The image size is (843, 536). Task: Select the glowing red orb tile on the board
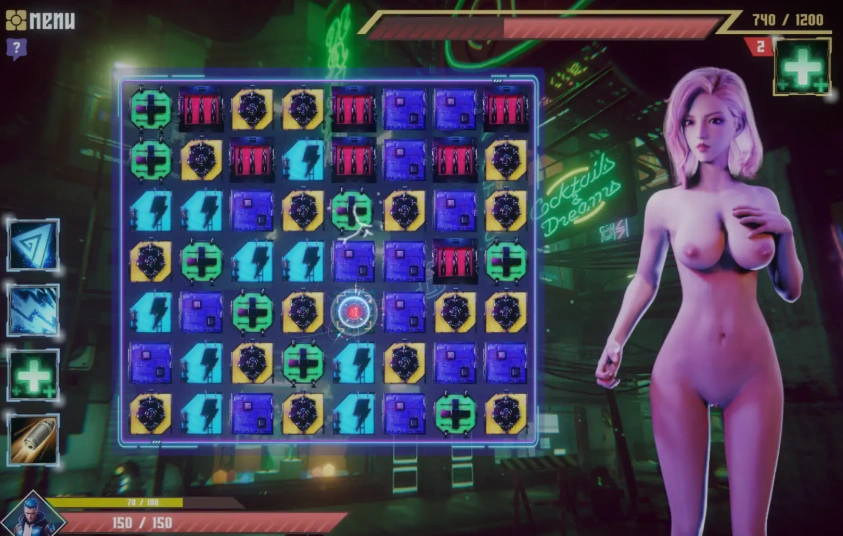tap(353, 311)
